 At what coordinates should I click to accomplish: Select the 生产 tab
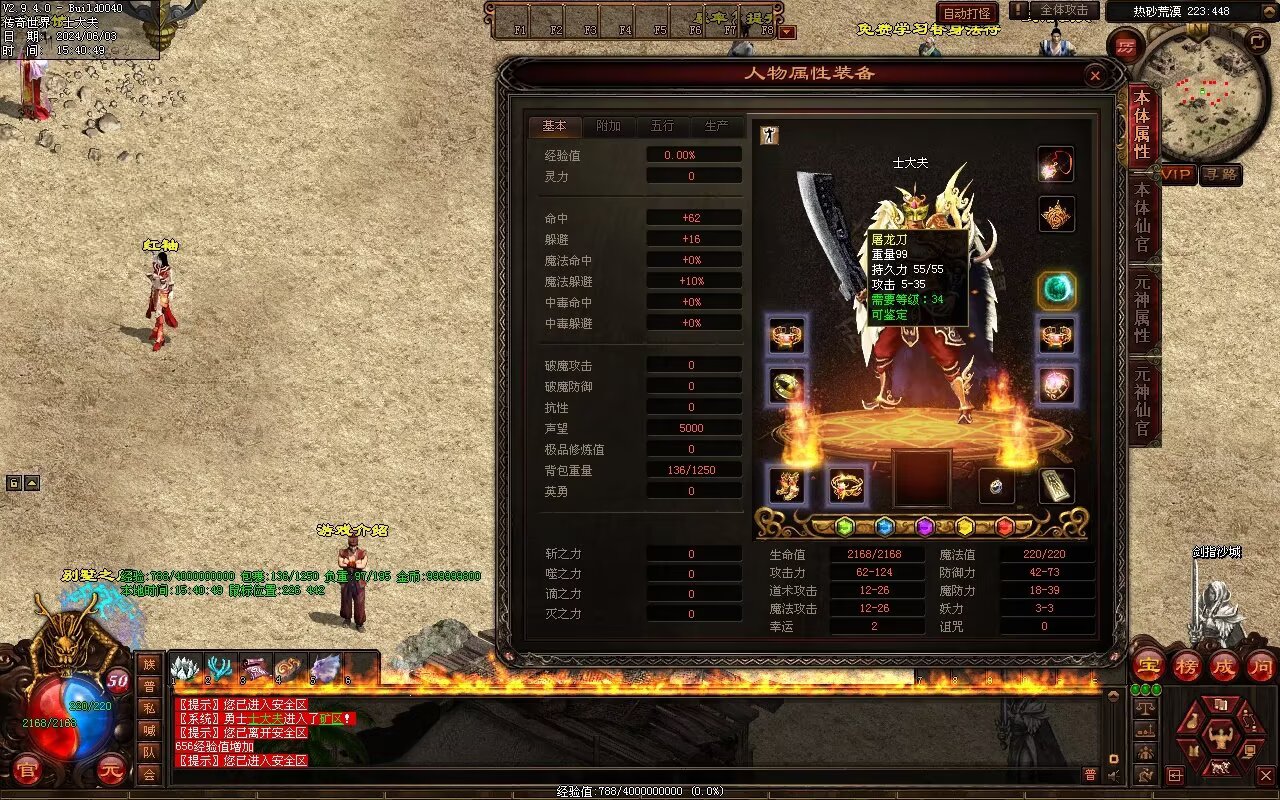pyautogui.click(x=716, y=126)
